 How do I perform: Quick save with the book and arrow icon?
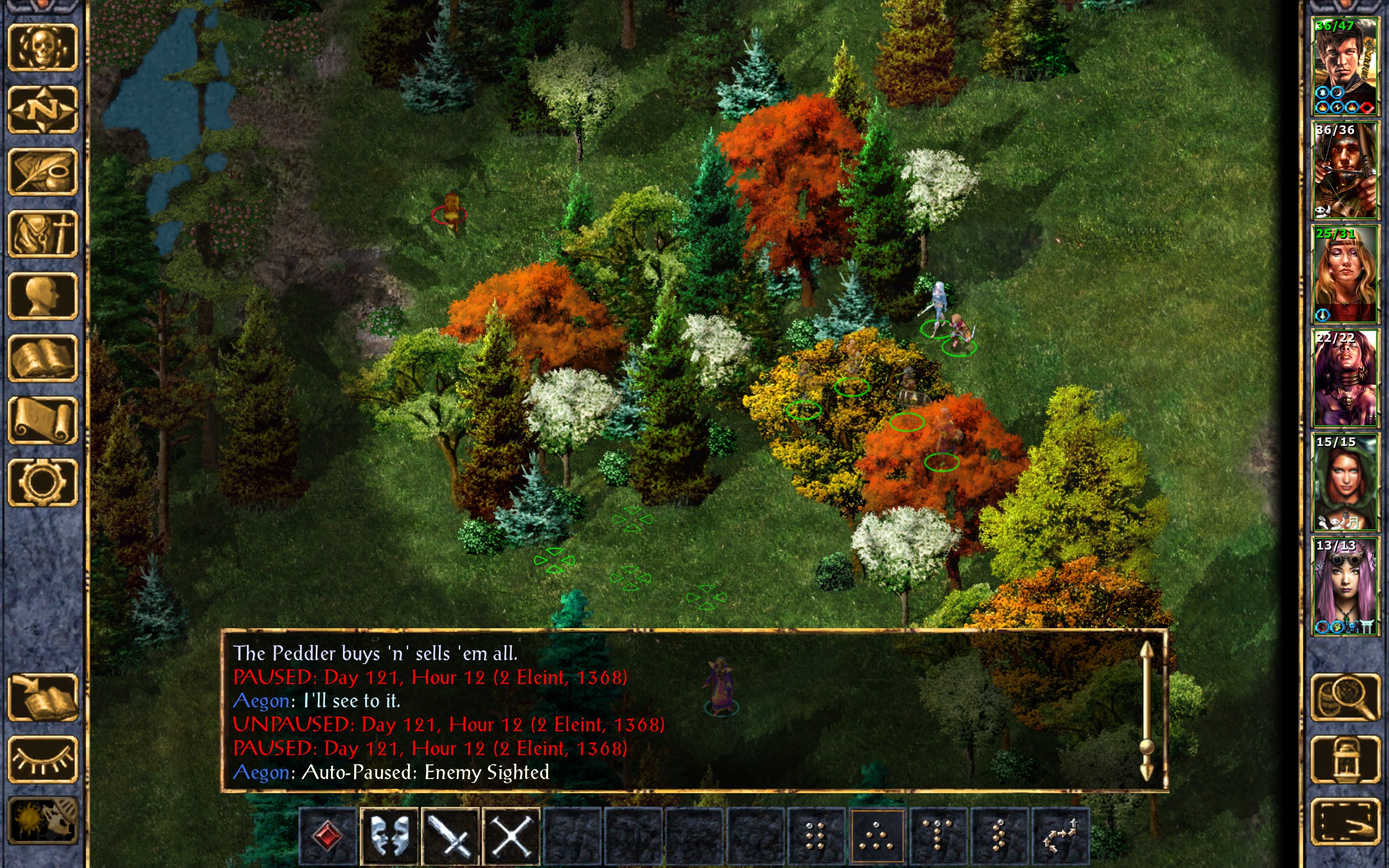click(42, 698)
